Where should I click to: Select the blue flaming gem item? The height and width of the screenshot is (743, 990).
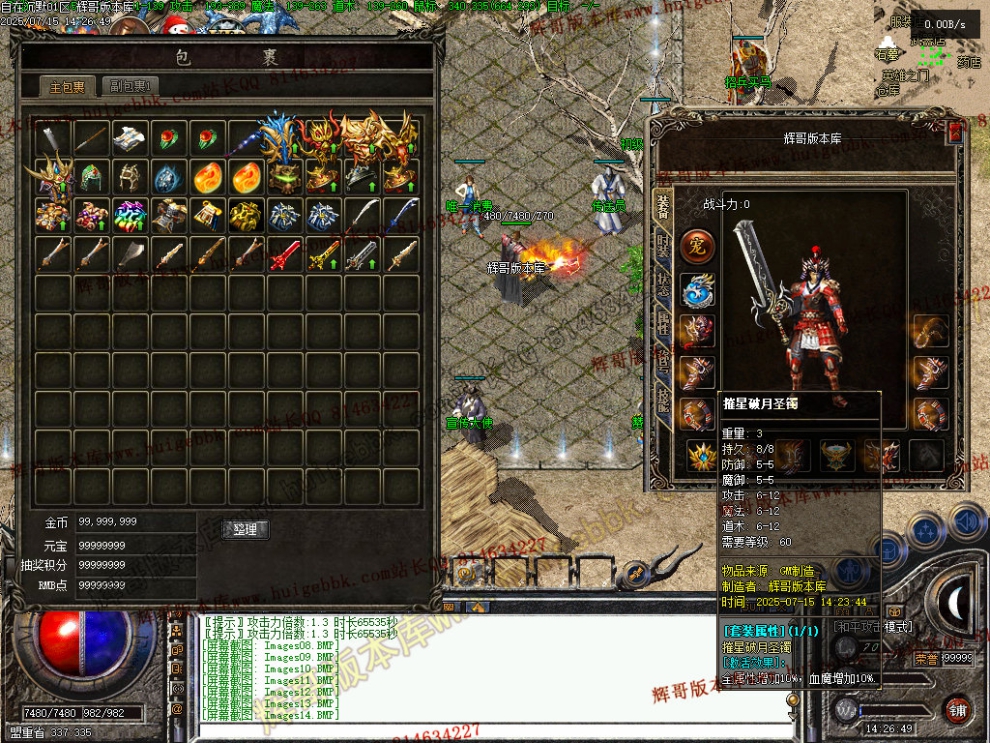coord(168,177)
